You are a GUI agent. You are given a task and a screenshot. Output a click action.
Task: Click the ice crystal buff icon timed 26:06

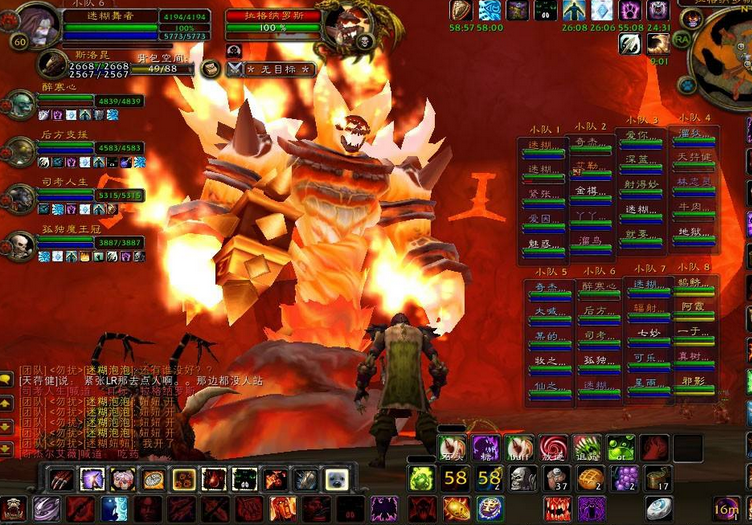coord(601,11)
